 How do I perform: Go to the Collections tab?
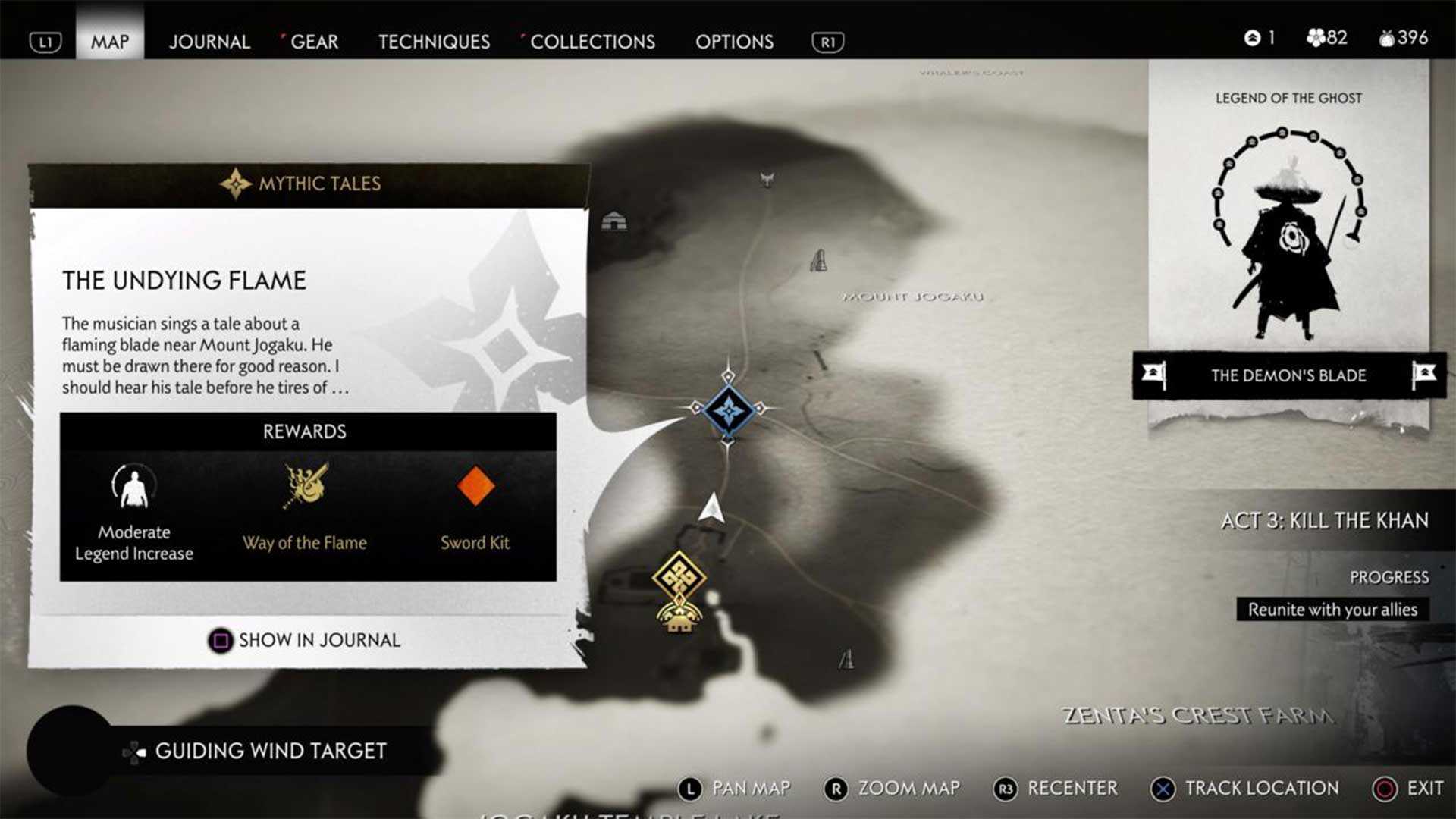592,42
